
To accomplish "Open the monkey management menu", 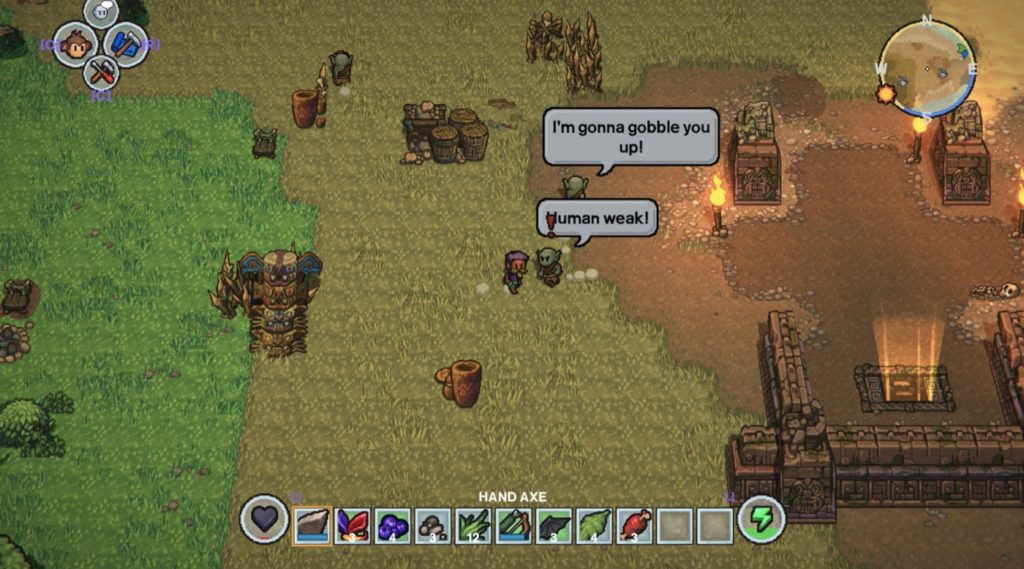I will coord(75,45).
